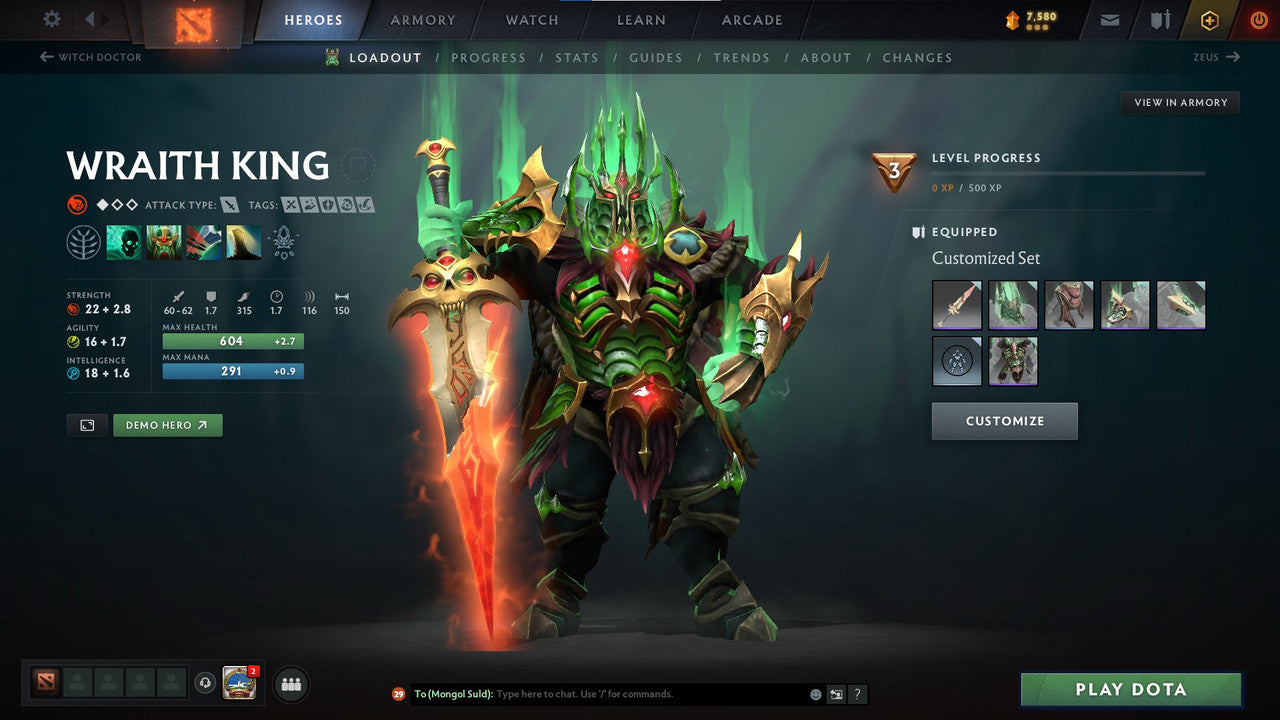Select the Wraithfire Blast ability icon
Viewport: 1280px width, 720px height.
coord(123,242)
